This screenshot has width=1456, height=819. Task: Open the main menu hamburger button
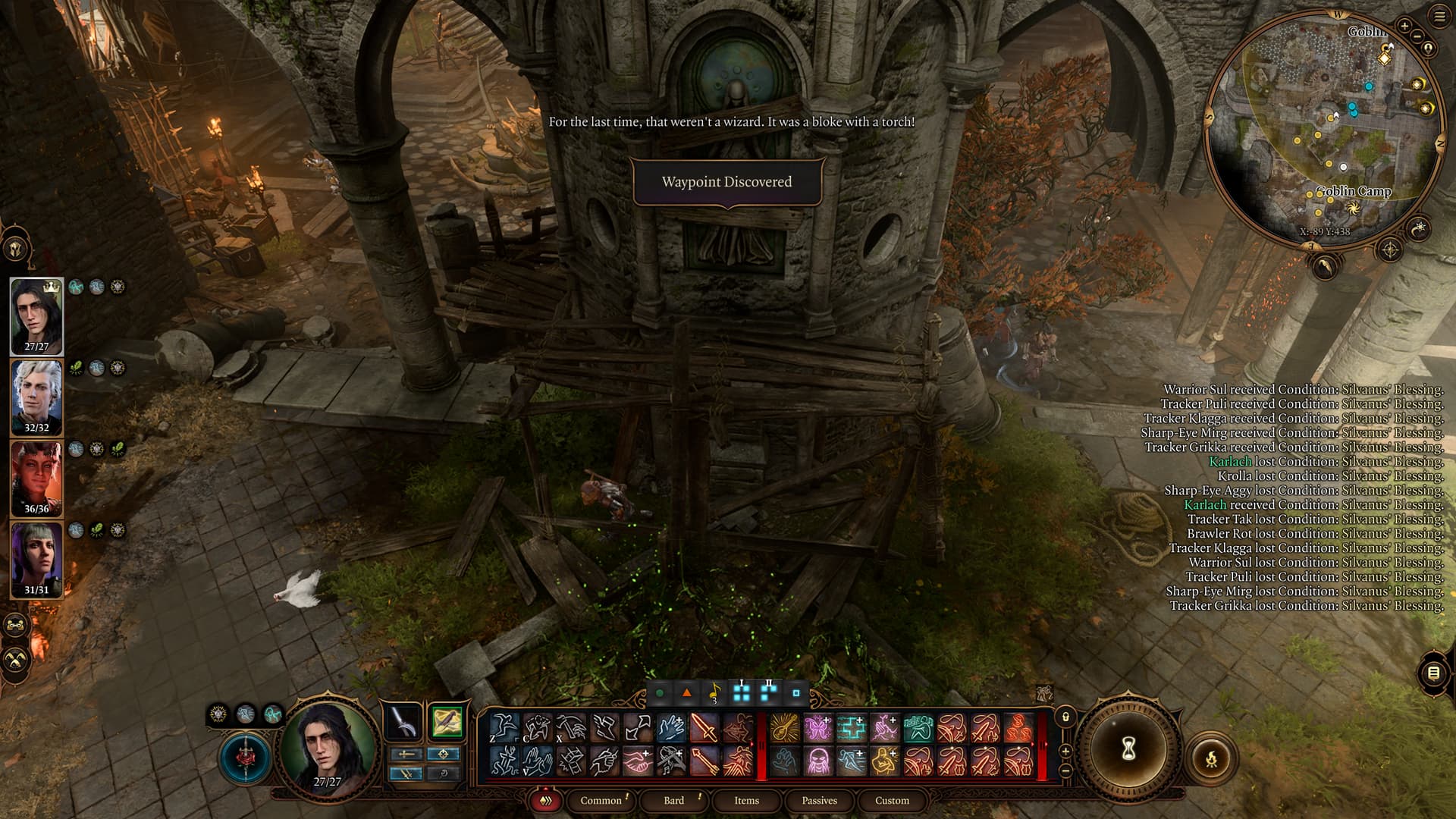1439,17
